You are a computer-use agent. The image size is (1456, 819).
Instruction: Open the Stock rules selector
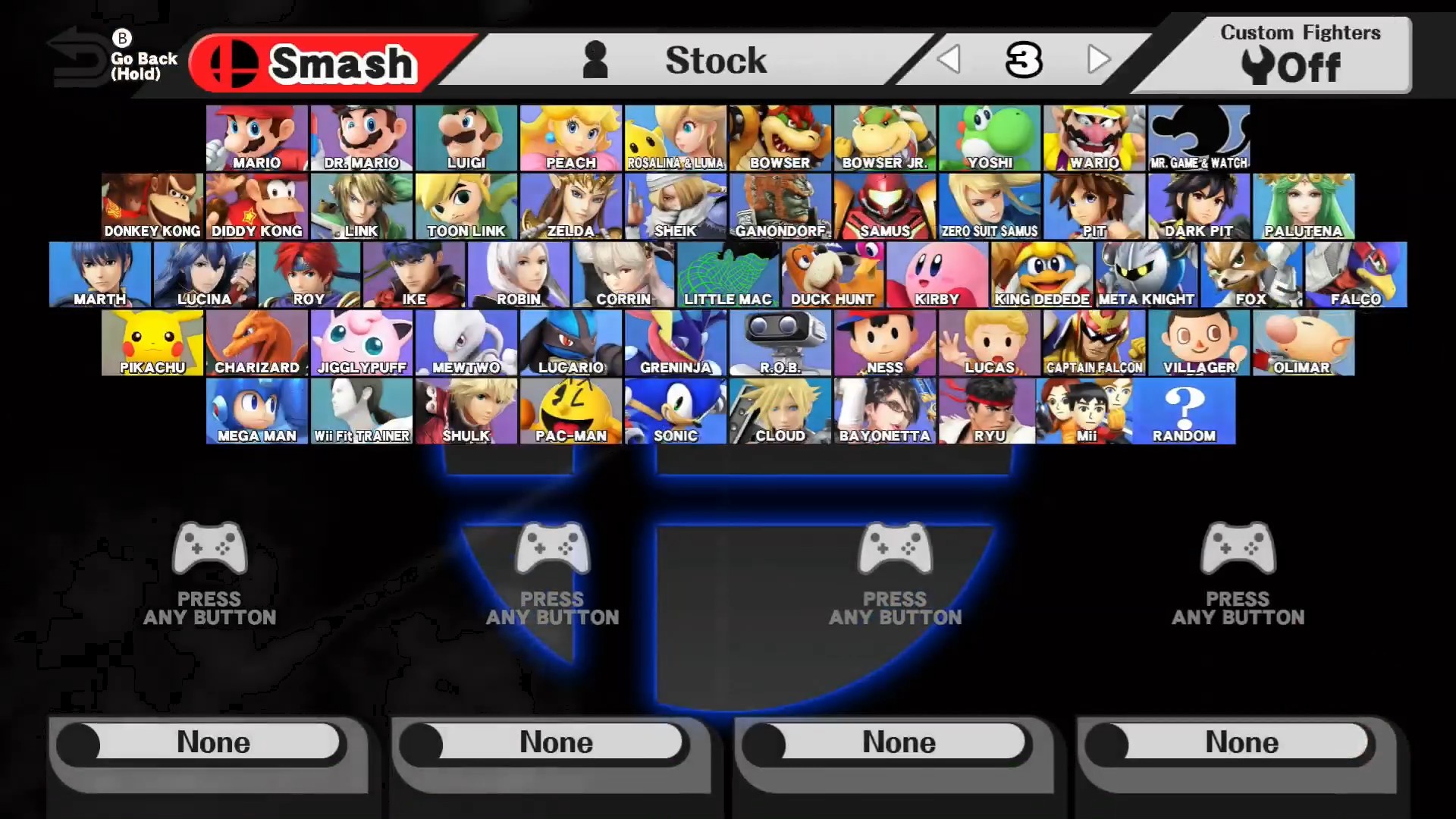tap(716, 61)
